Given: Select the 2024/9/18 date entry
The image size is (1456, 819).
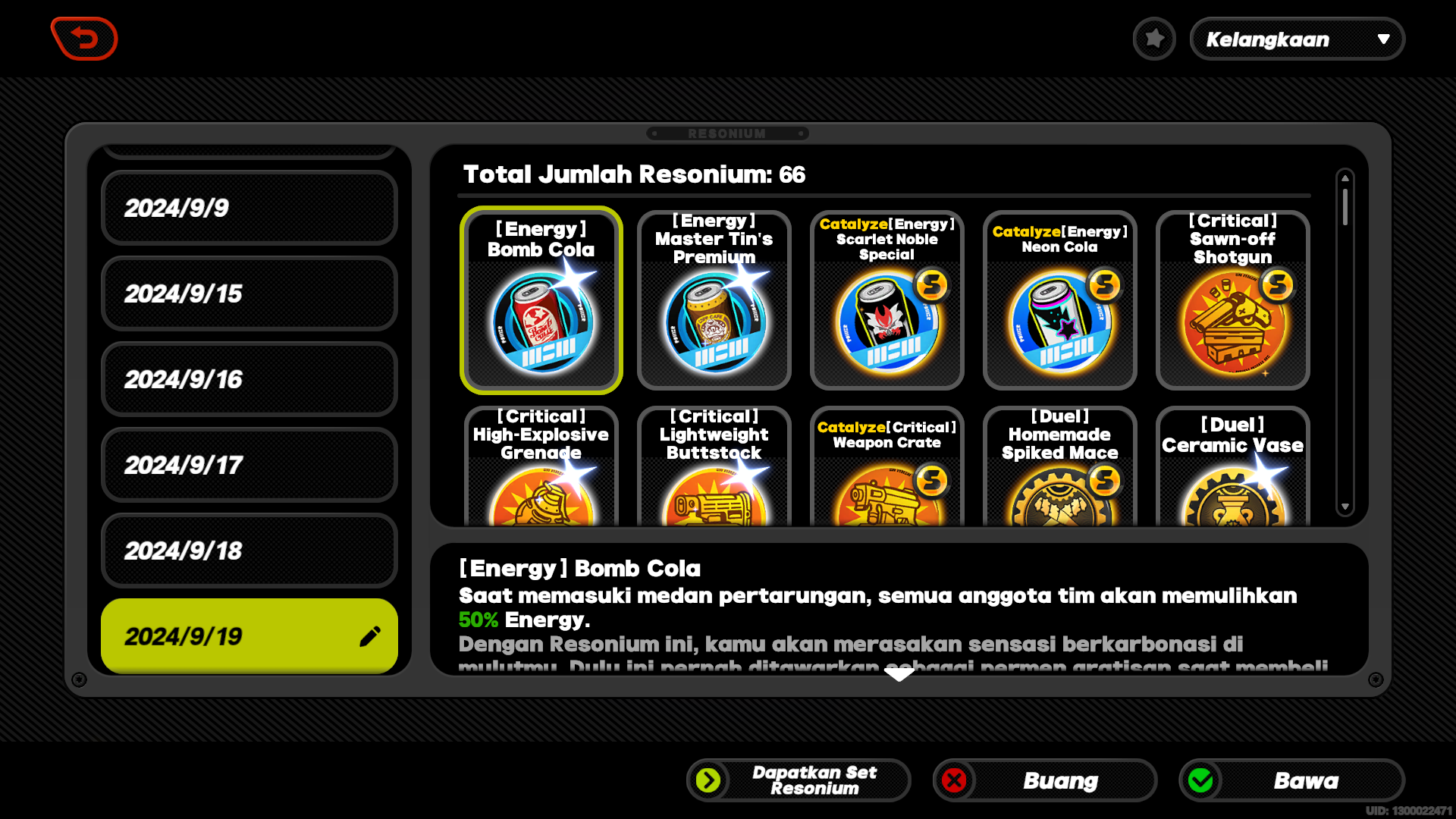Looking at the screenshot, I should pyautogui.click(x=249, y=551).
